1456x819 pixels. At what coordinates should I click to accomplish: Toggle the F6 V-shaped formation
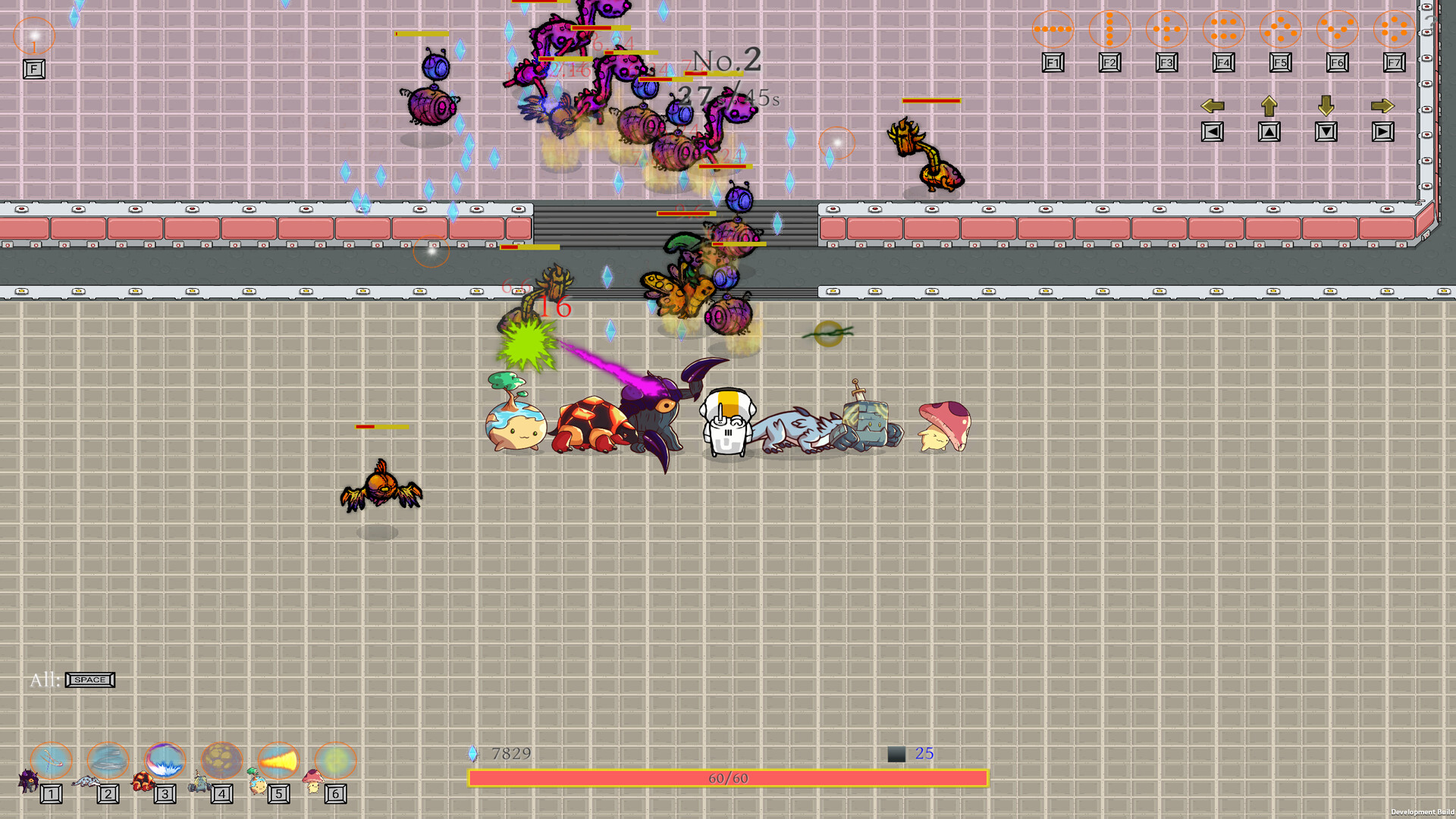pyautogui.click(x=1336, y=29)
